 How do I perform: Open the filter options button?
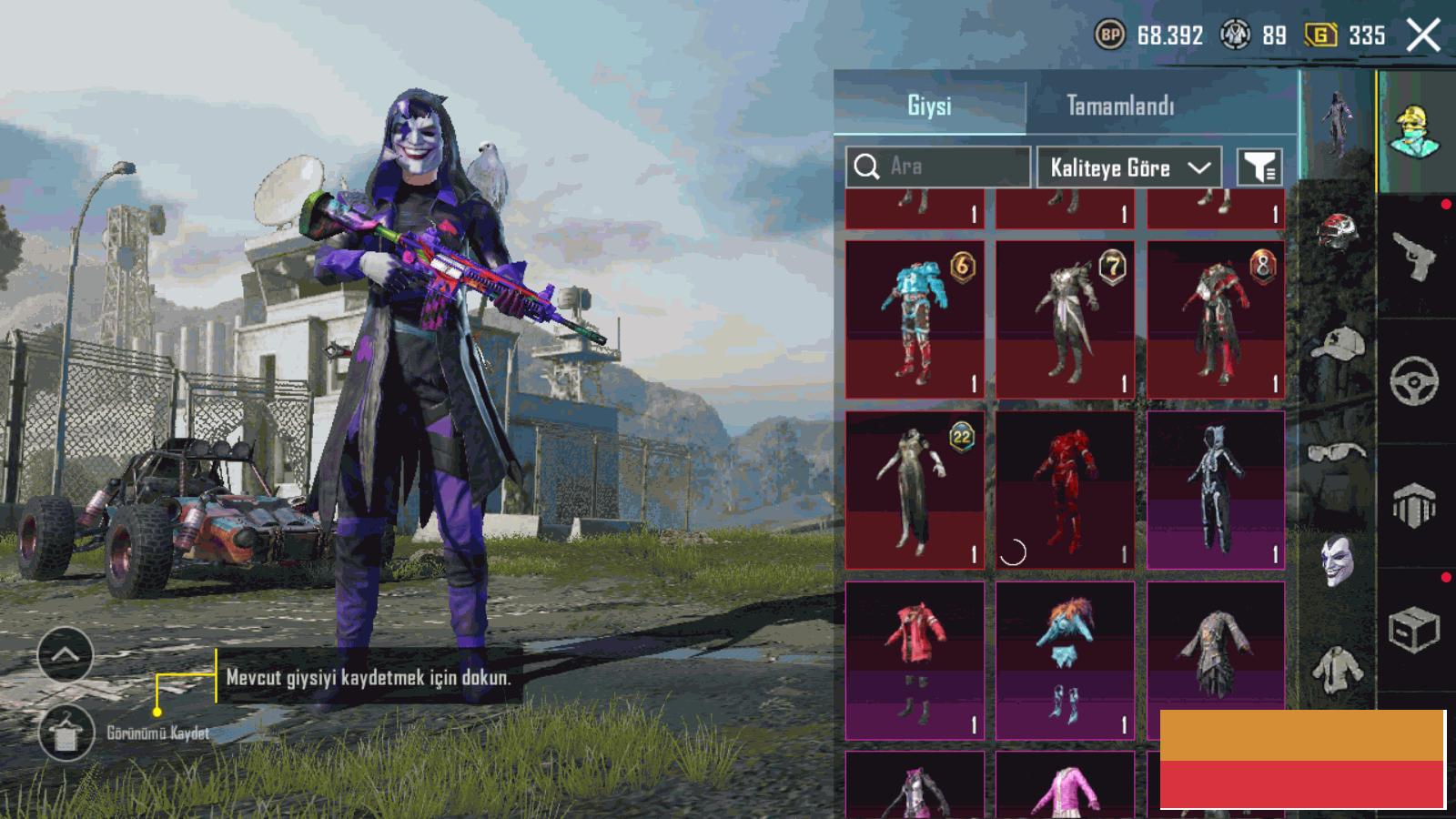pyautogui.click(x=1260, y=167)
